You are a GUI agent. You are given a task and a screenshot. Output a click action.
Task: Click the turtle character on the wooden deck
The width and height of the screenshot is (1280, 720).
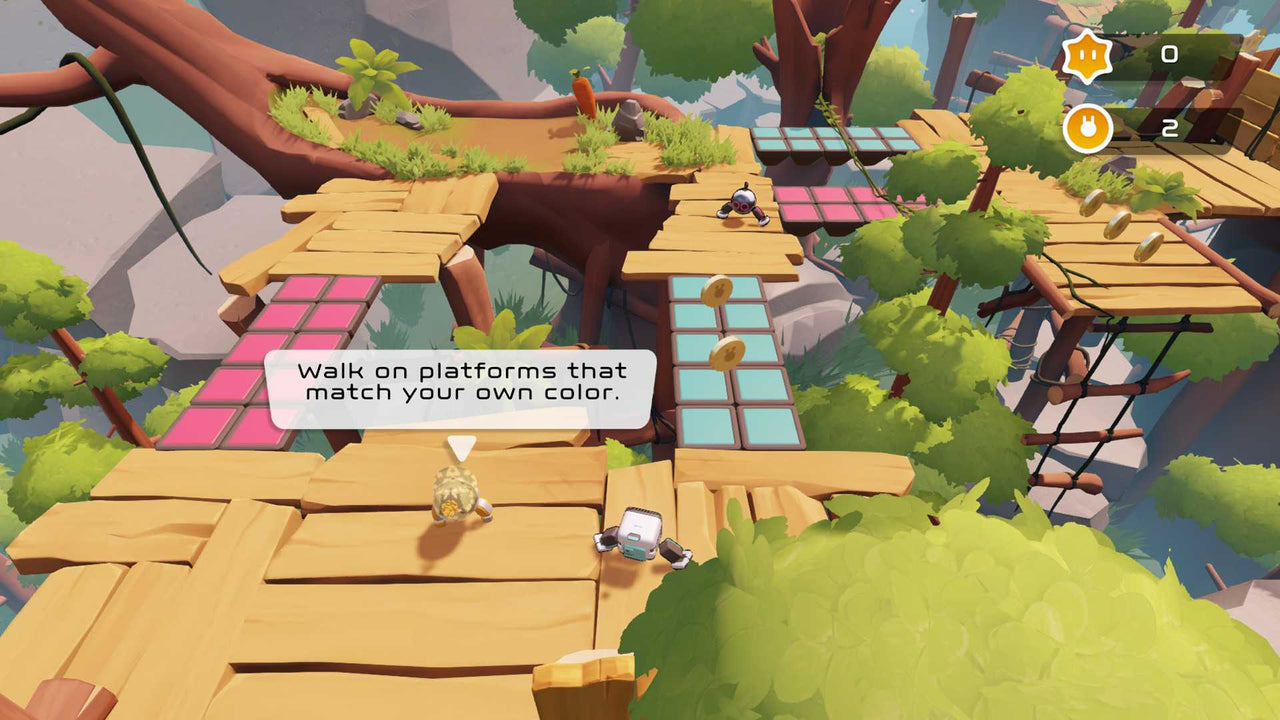[455, 495]
